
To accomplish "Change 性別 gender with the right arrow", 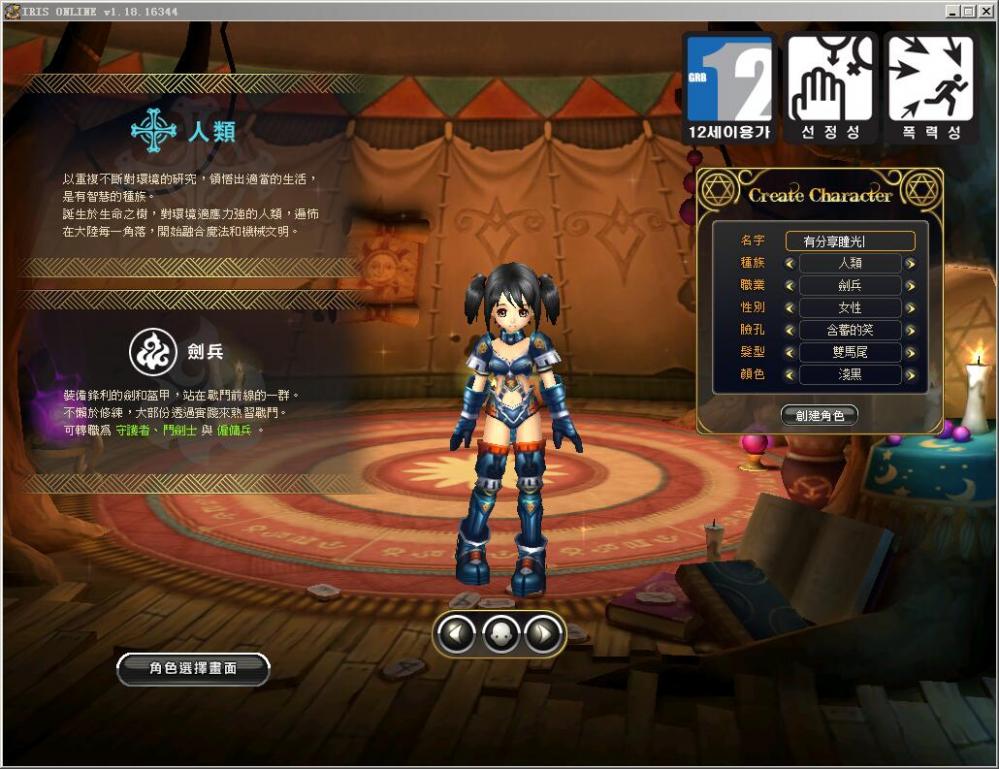I will click(x=910, y=308).
